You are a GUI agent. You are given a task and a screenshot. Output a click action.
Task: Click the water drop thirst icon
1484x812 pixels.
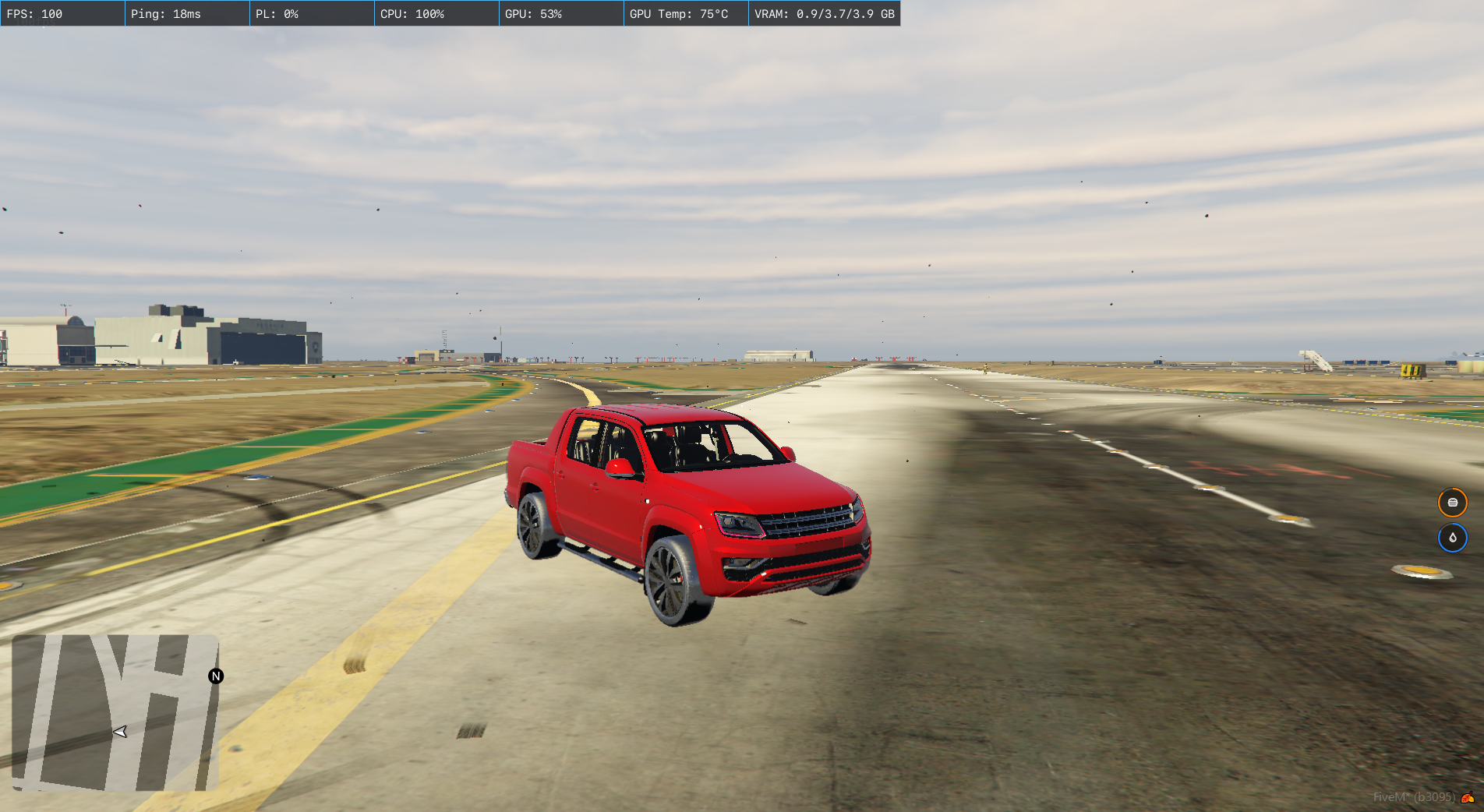pos(1452,538)
